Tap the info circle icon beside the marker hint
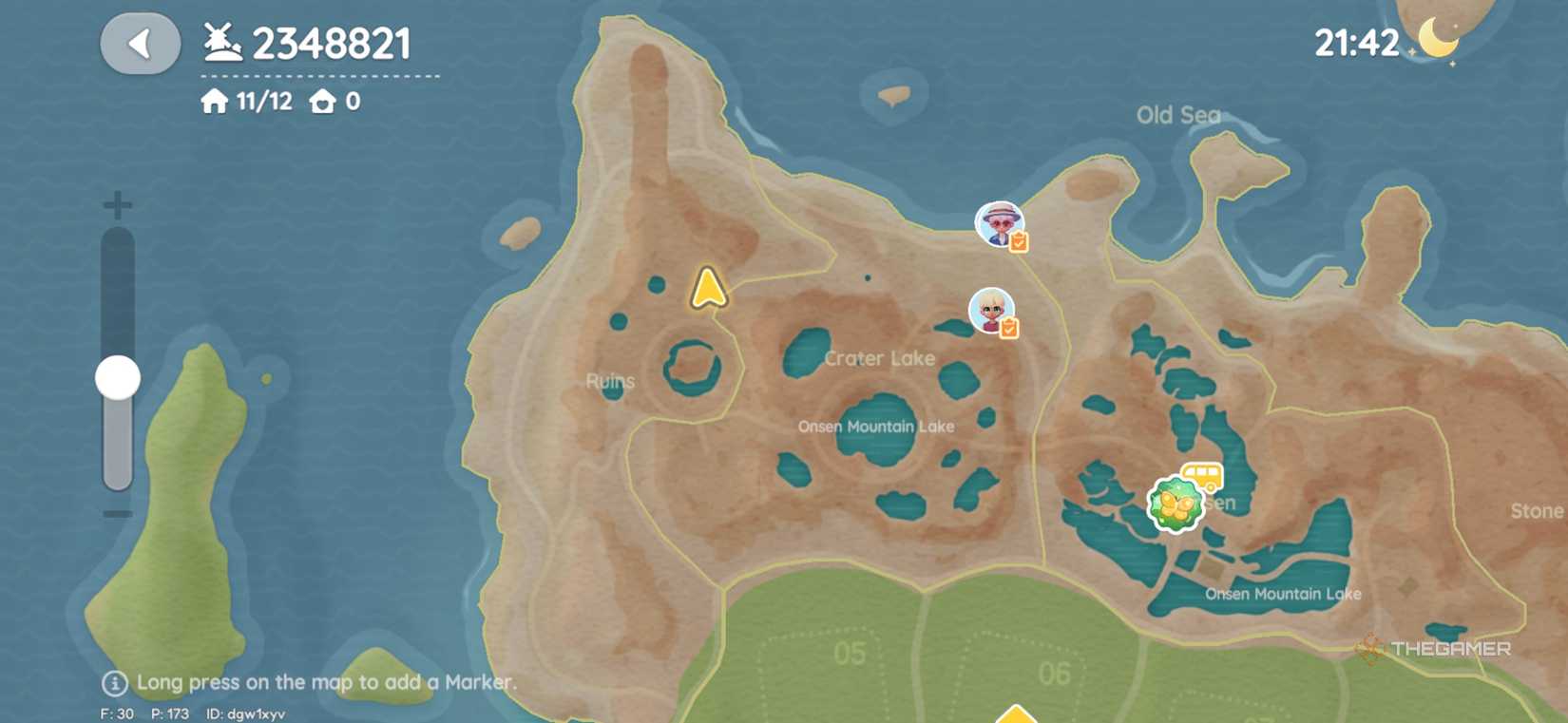Viewport: 1568px width, 723px height. click(x=114, y=682)
